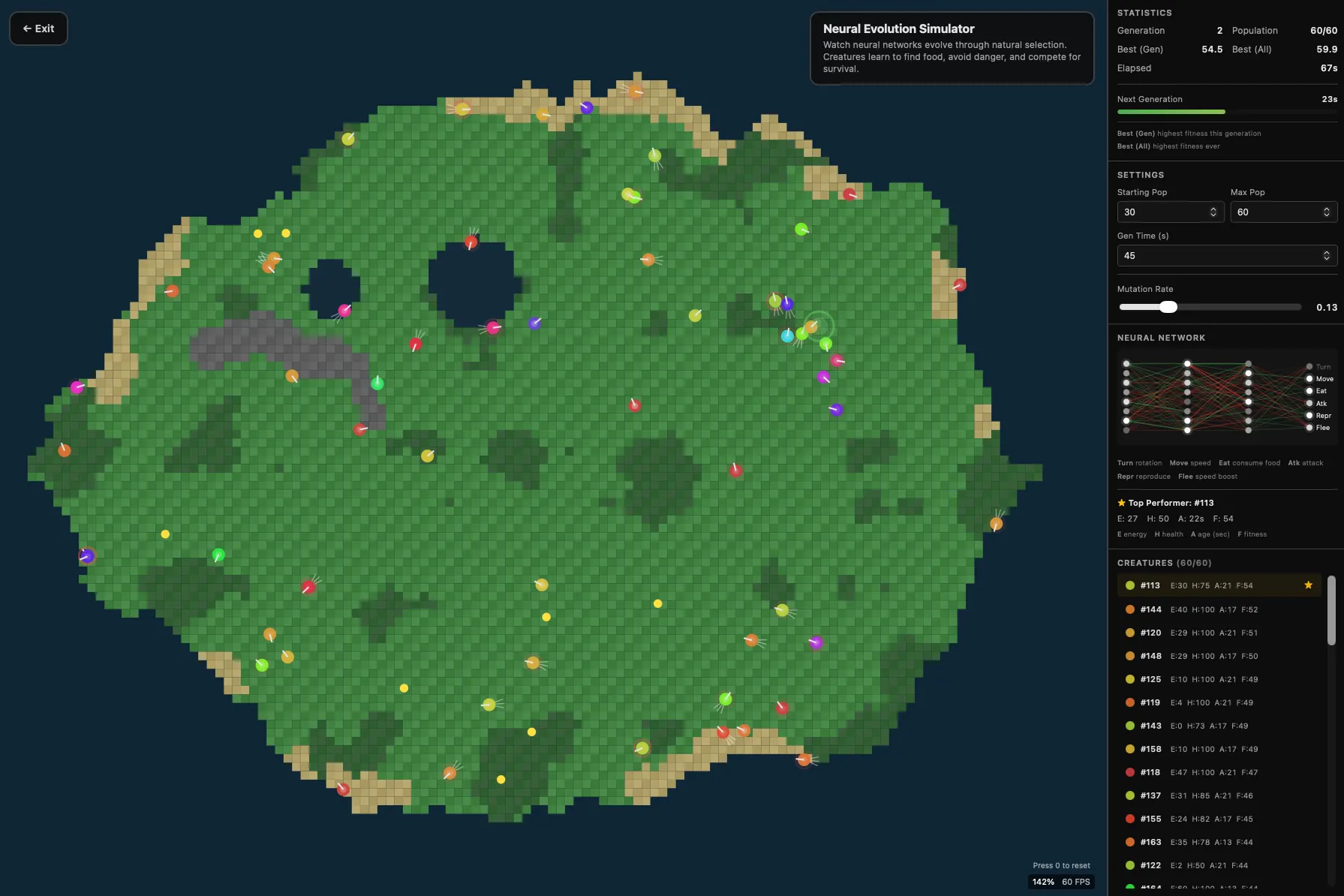Click the 142% zoom indicator

tap(1043, 882)
